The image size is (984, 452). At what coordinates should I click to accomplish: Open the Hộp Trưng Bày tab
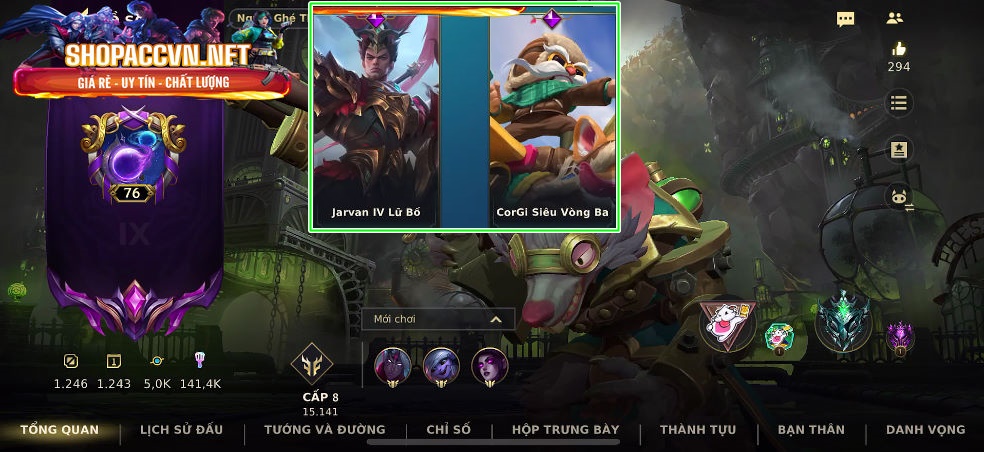(x=566, y=430)
